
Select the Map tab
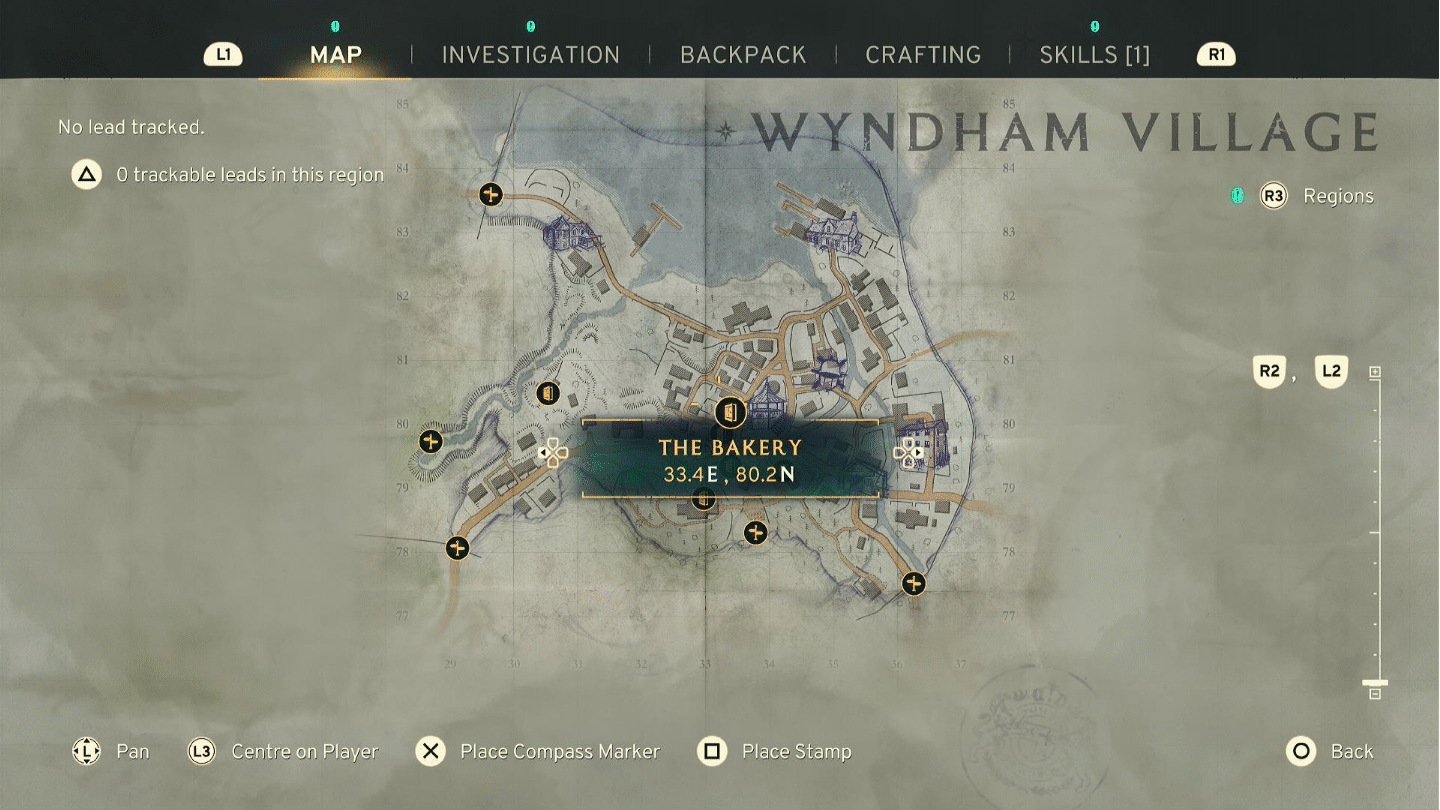(336, 55)
